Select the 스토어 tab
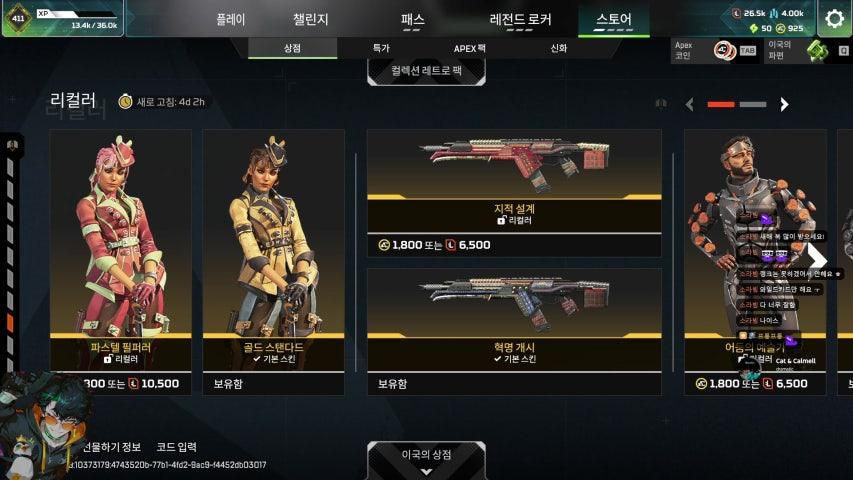The height and width of the screenshot is (480, 853). (x=613, y=19)
